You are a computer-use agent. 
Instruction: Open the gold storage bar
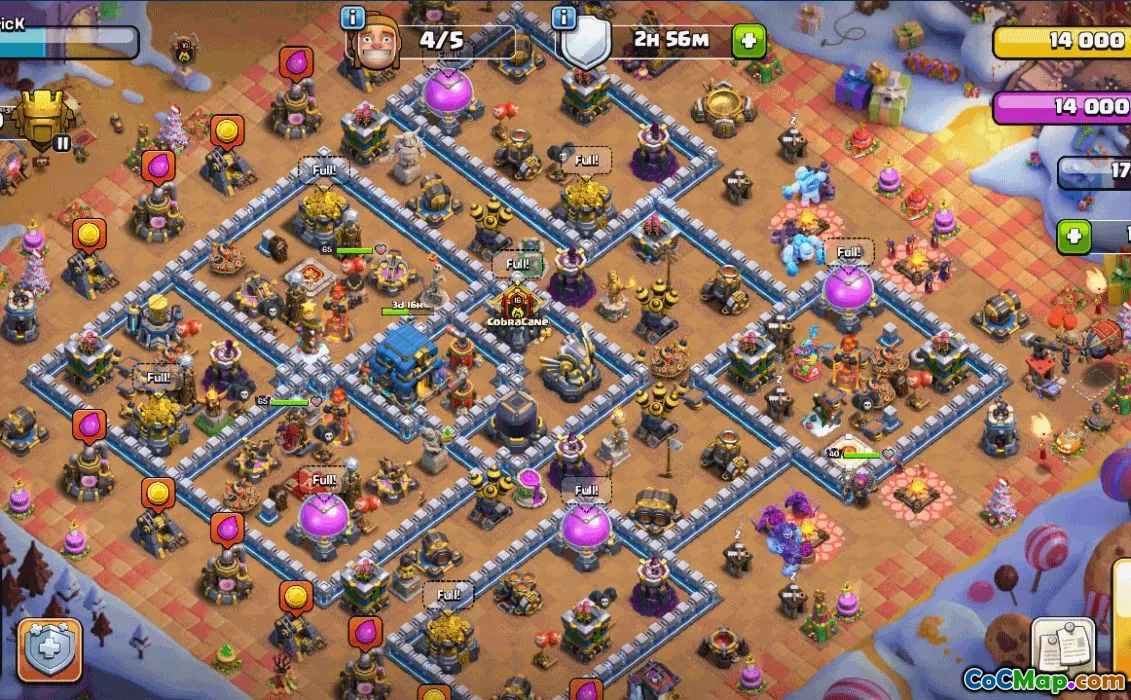coord(1062,41)
